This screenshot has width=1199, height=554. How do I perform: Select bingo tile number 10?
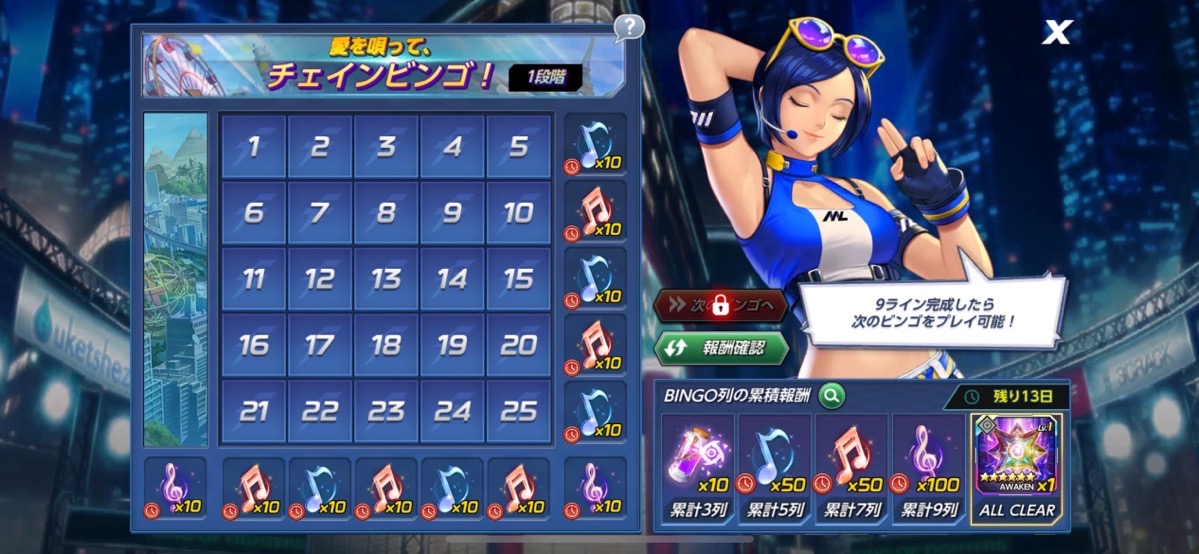pyautogui.click(x=519, y=212)
